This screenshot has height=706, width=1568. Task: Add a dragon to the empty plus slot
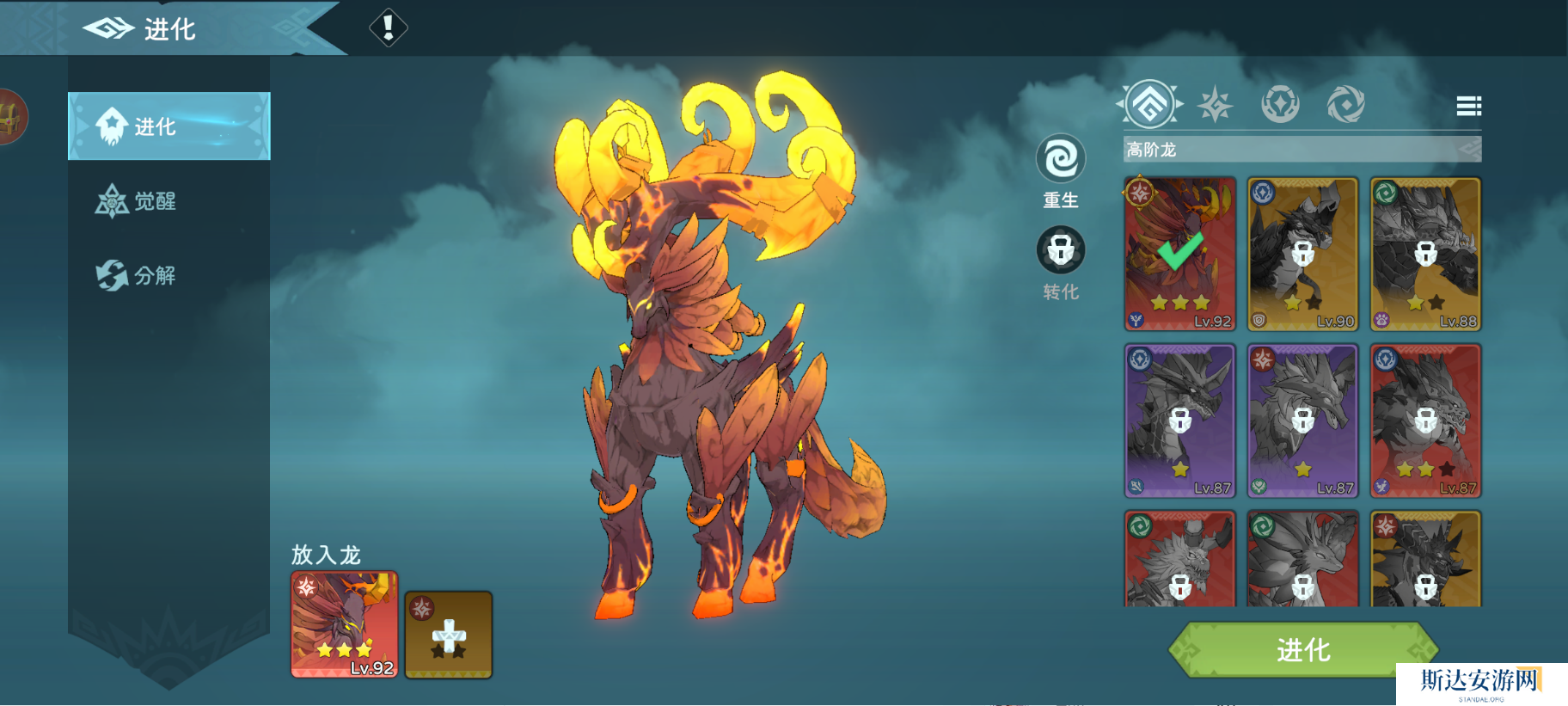click(448, 635)
